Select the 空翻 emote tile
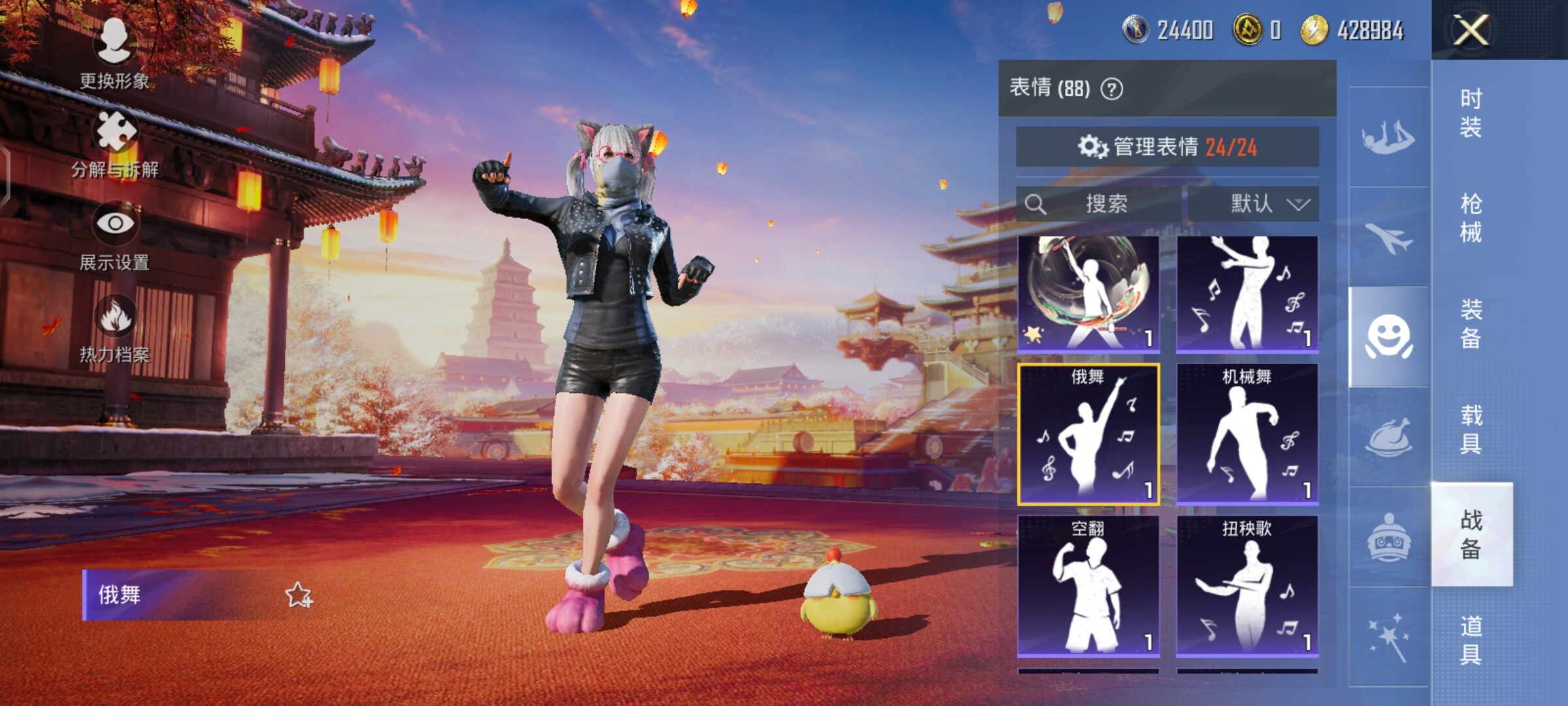 coord(1088,586)
